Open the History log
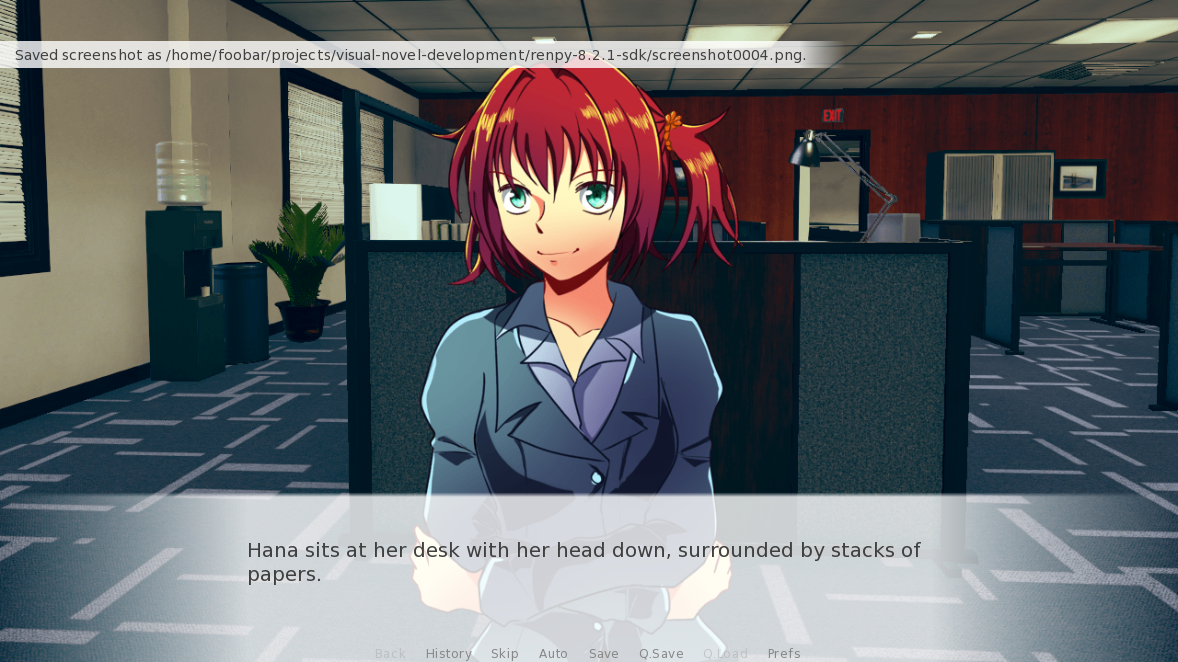Image resolution: width=1178 pixels, height=662 pixels. (448, 653)
